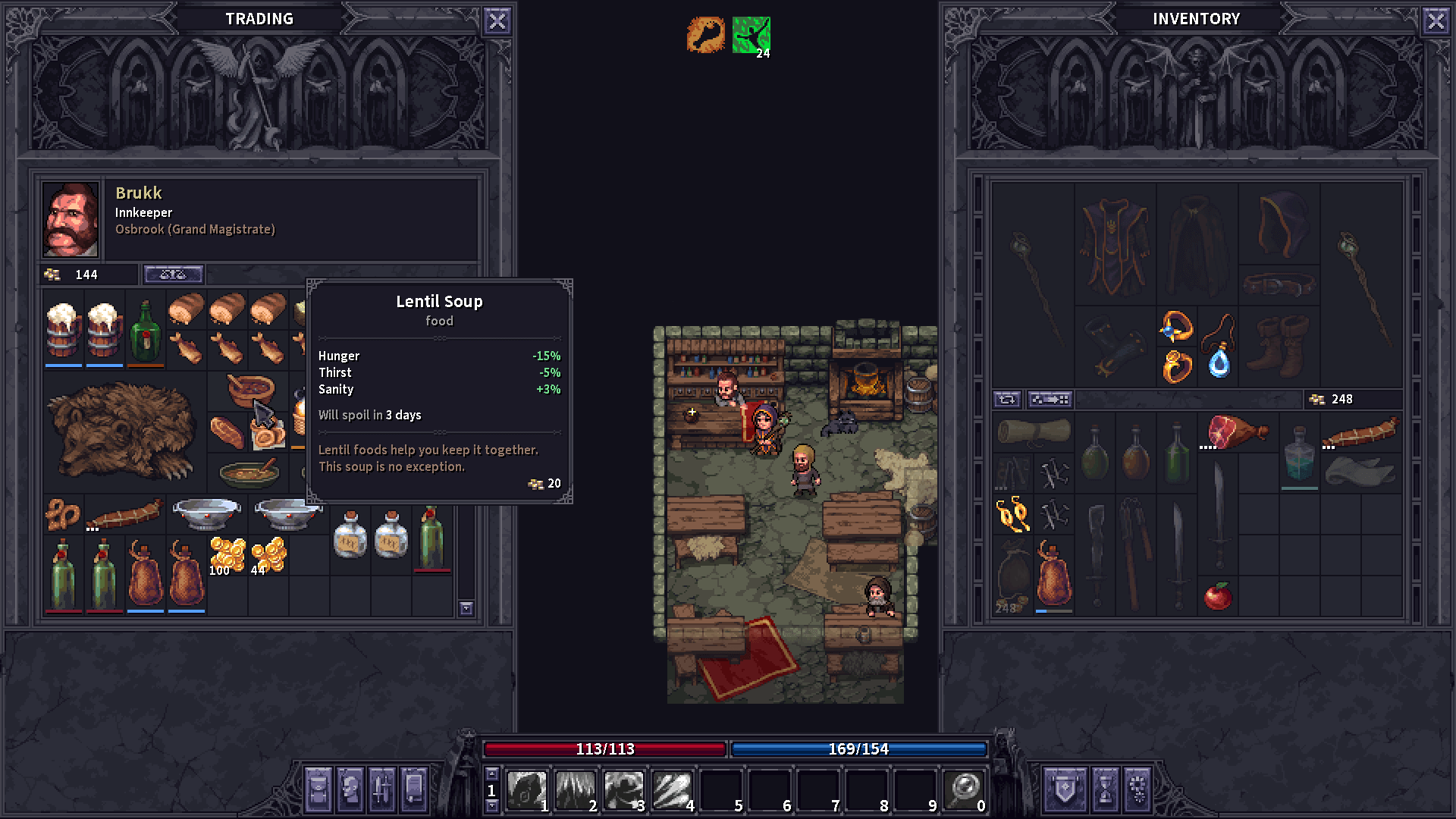Screen dimensions: 1456x819
Task: Activate the skill in hotbar slot 1
Action: click(526, 790)
